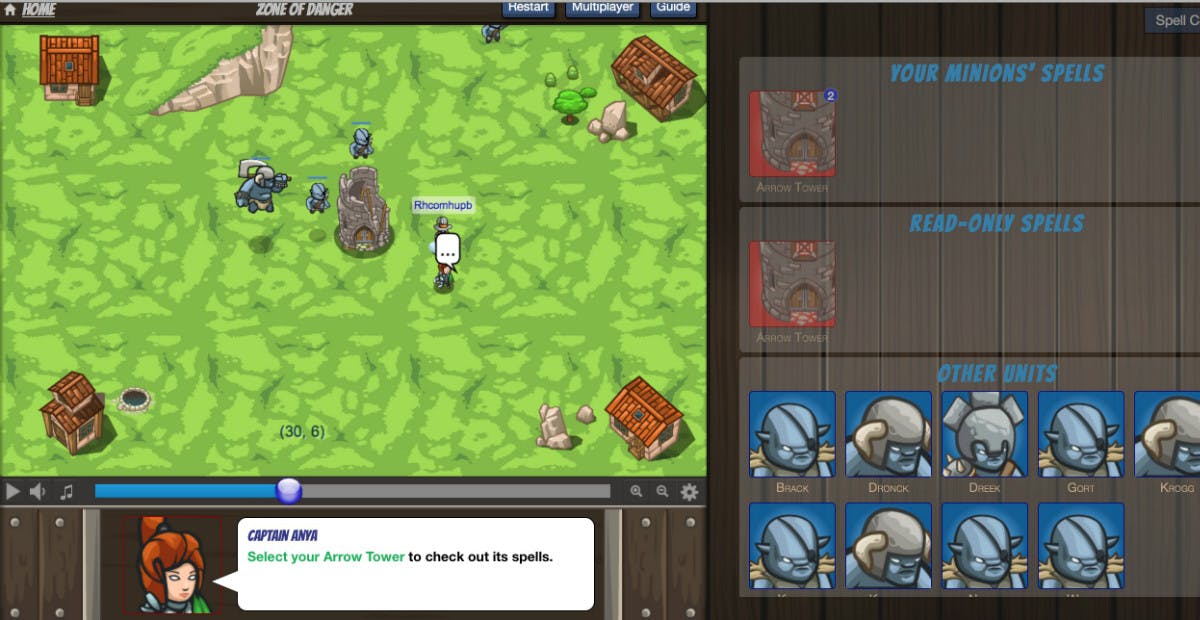The image size is (1200, 620).
Task: Toggle the sound volume speaker icon
Action: [39, 491]
